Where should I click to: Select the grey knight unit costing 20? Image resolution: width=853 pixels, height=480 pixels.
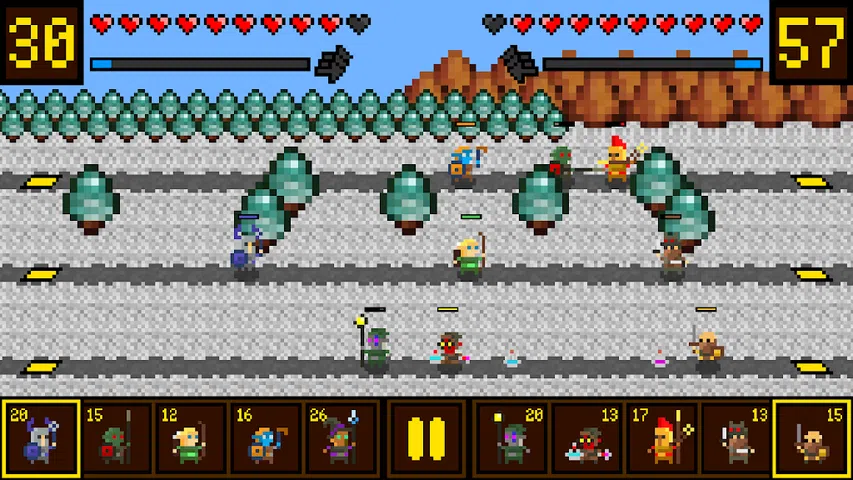click(41, 438)
